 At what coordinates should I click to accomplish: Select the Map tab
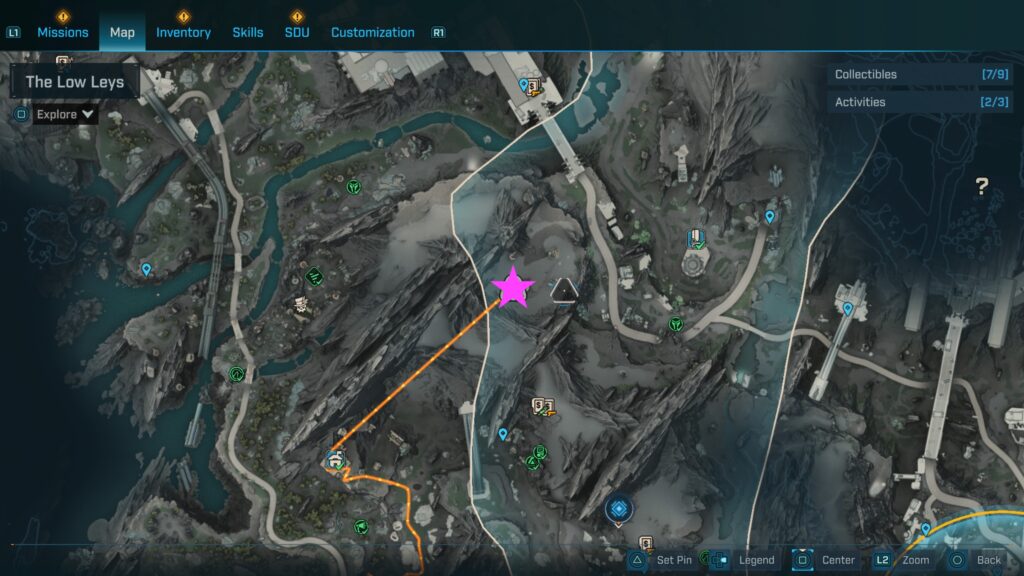coord(122,32)
